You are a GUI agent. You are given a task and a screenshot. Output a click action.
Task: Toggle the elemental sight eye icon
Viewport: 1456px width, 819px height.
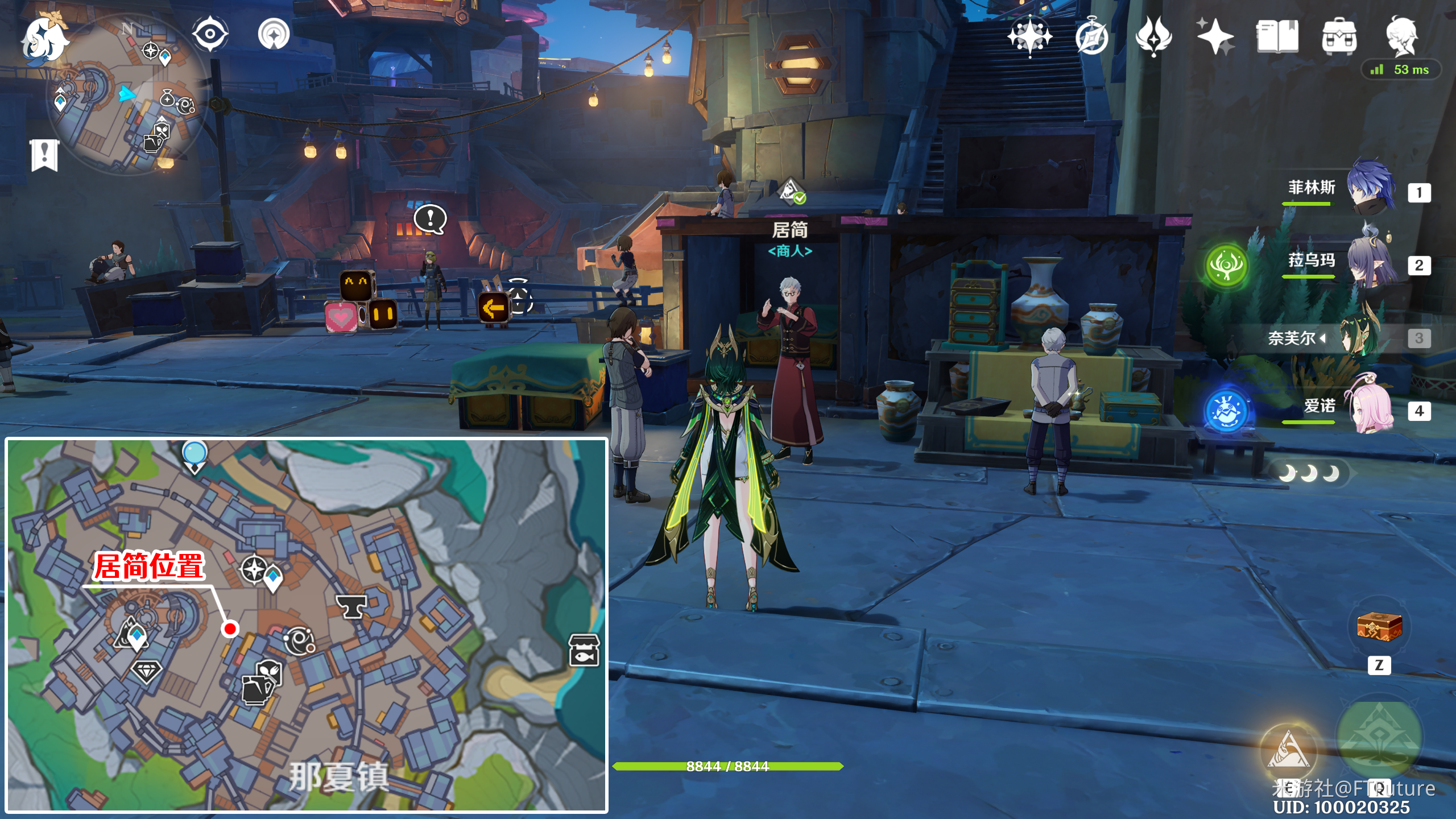point(210,34)
